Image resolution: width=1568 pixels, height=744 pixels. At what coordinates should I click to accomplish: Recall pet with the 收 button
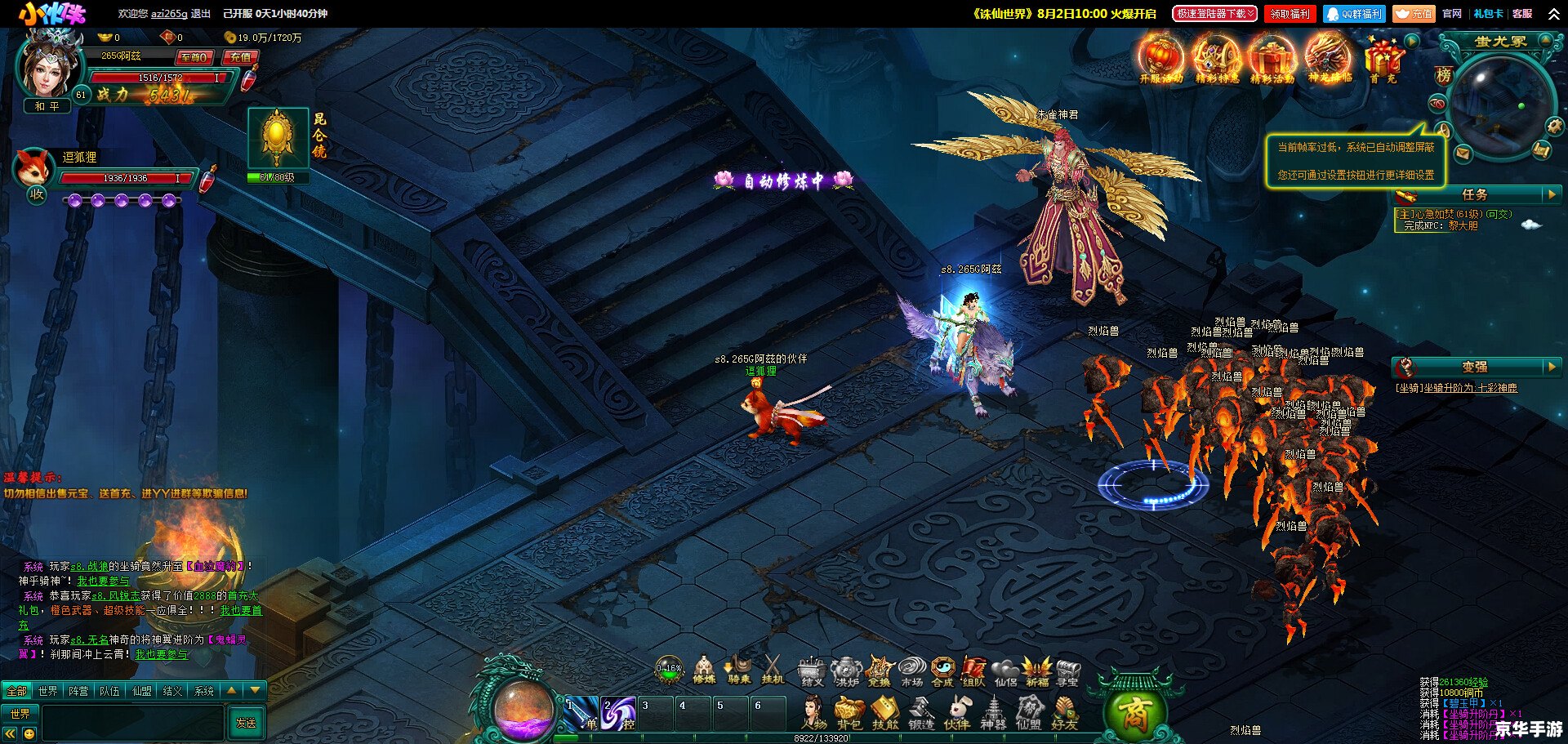[37, 194]
